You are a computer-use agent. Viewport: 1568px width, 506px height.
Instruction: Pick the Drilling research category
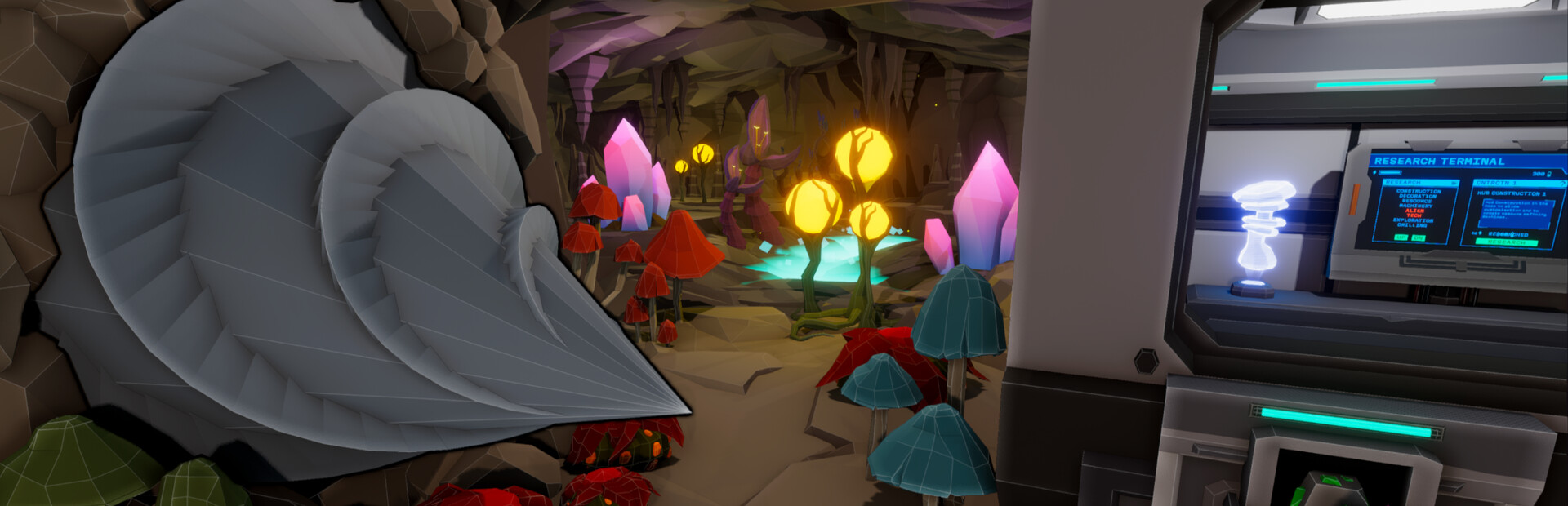[1413, 225]
